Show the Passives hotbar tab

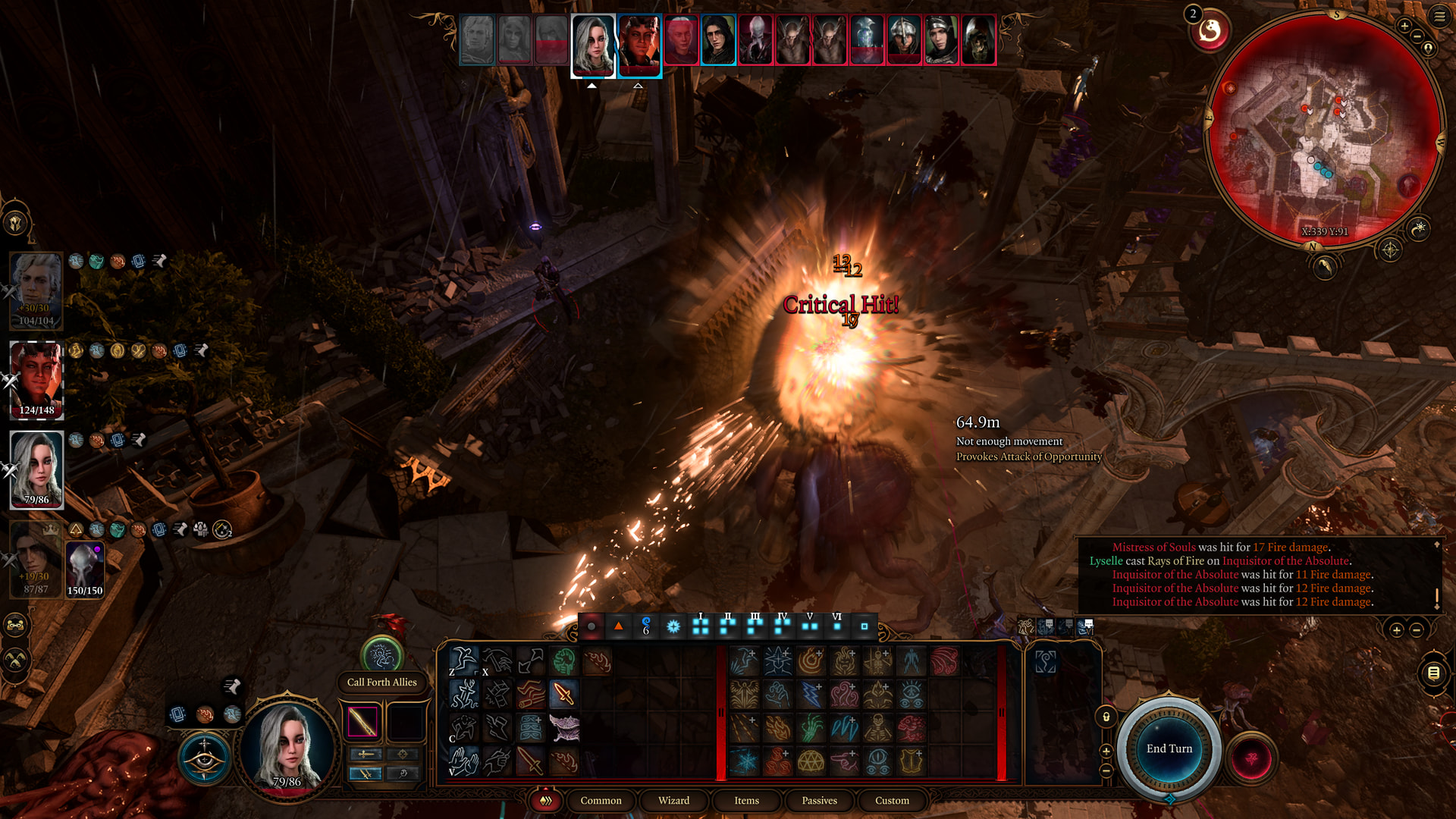click(x=819, y=800)
